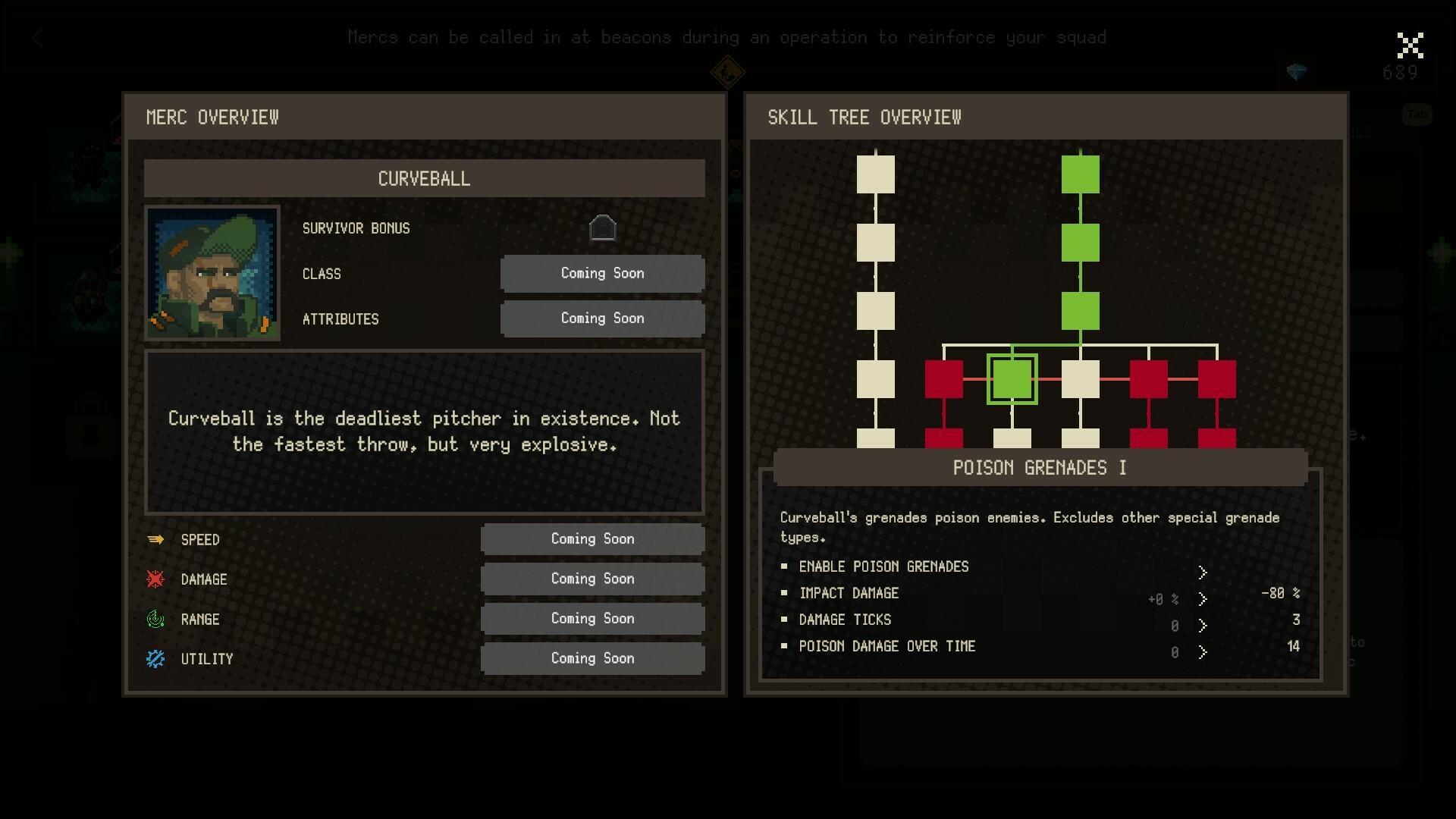
Task: Click the Survivor Bonus helmet icon
Action: tap(603, 227)
